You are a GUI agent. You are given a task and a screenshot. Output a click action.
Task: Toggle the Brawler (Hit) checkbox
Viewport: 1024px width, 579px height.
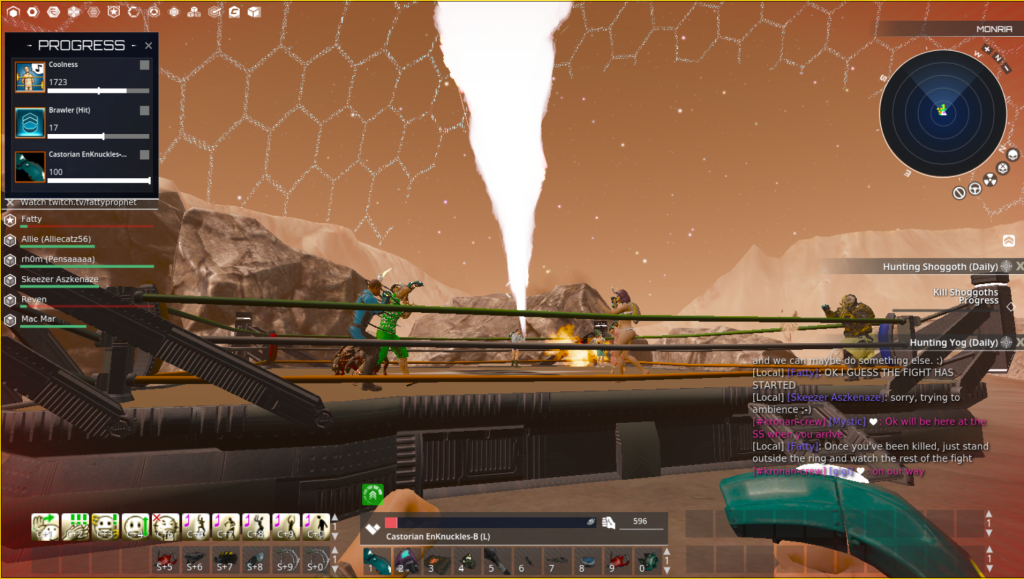coord(145,110)
